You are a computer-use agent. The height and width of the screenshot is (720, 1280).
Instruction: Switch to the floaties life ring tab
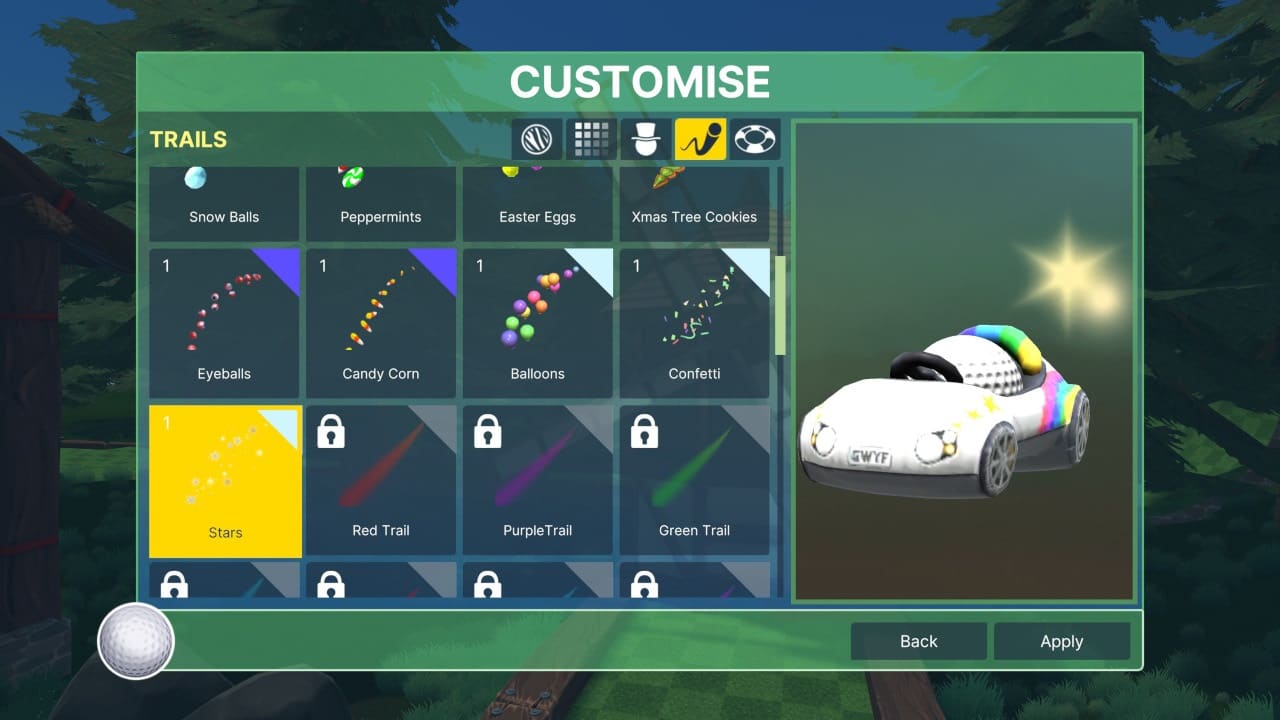755,139
